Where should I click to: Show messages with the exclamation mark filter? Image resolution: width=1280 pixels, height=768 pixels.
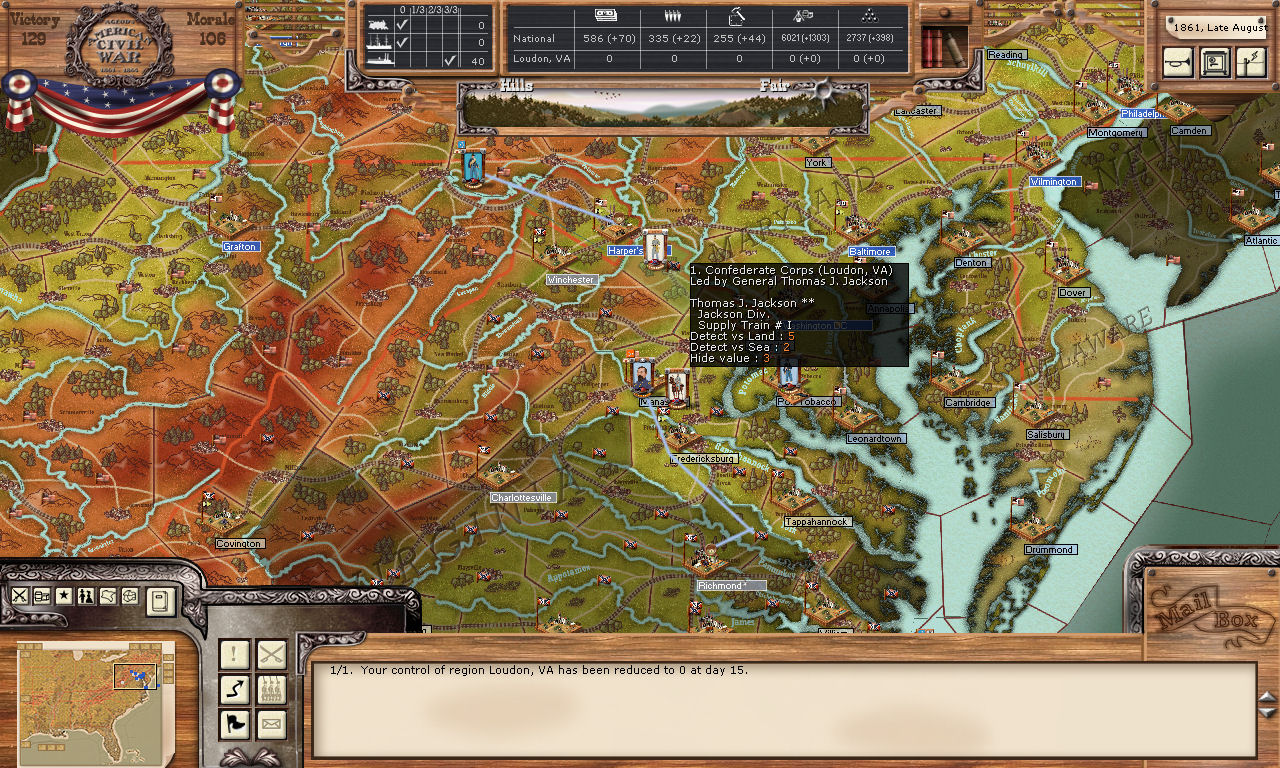coord(234,655)
